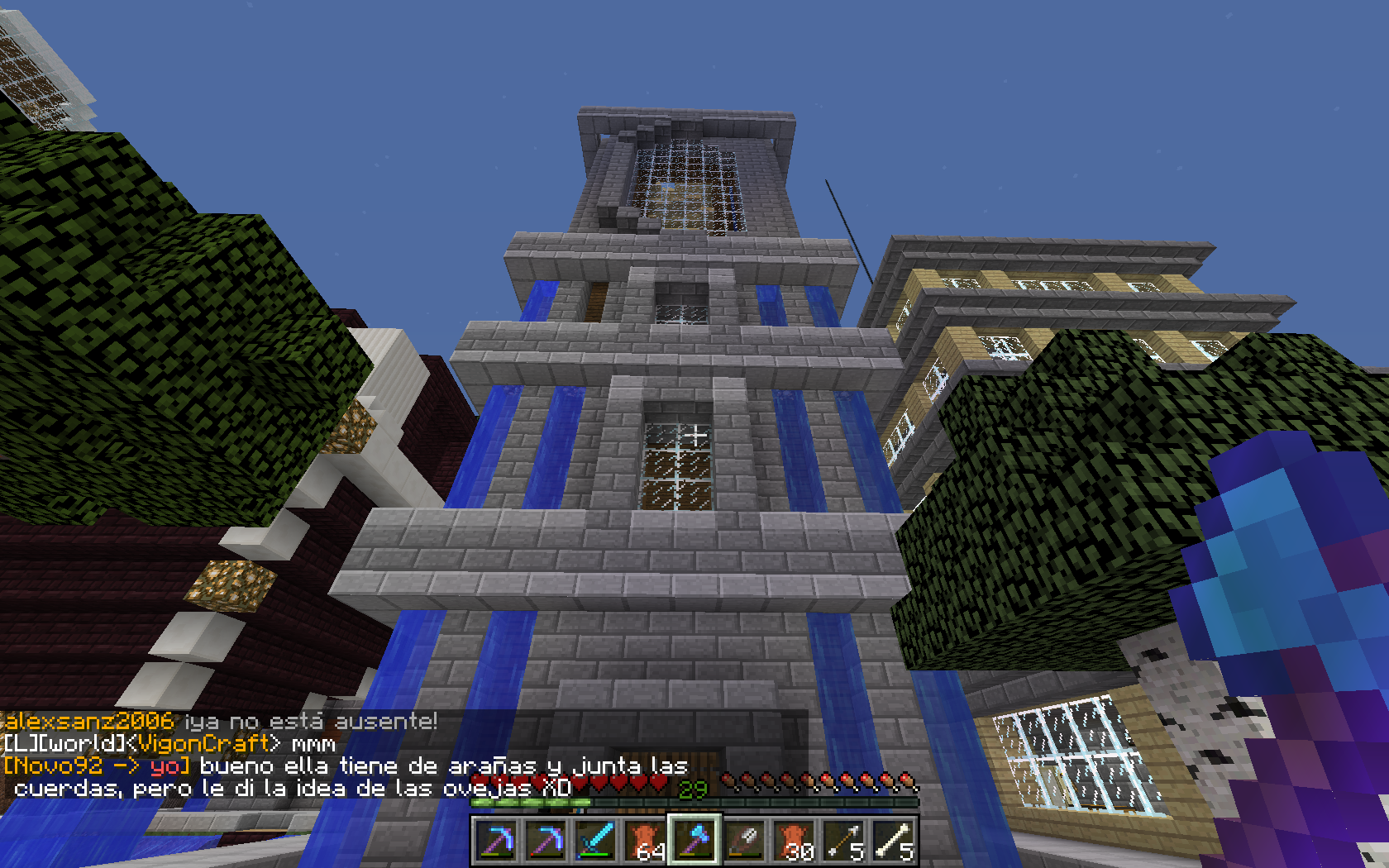Select the bones hotbar slot

(x=893, y=841)
